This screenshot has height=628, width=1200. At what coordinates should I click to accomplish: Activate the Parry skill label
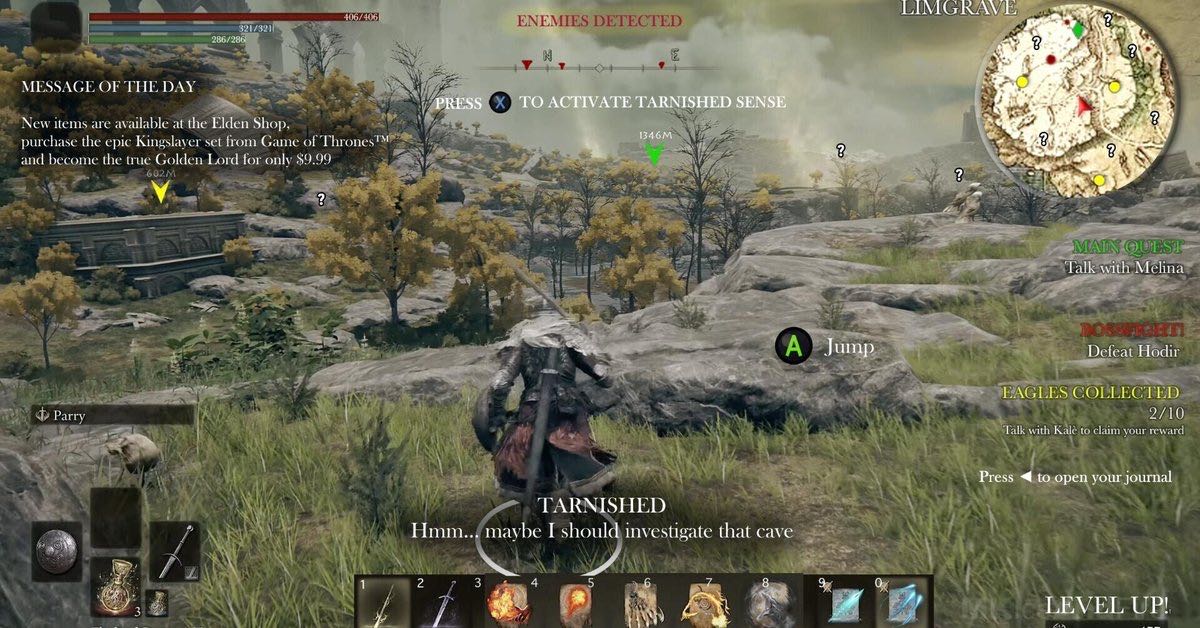[x=112, y=414]
